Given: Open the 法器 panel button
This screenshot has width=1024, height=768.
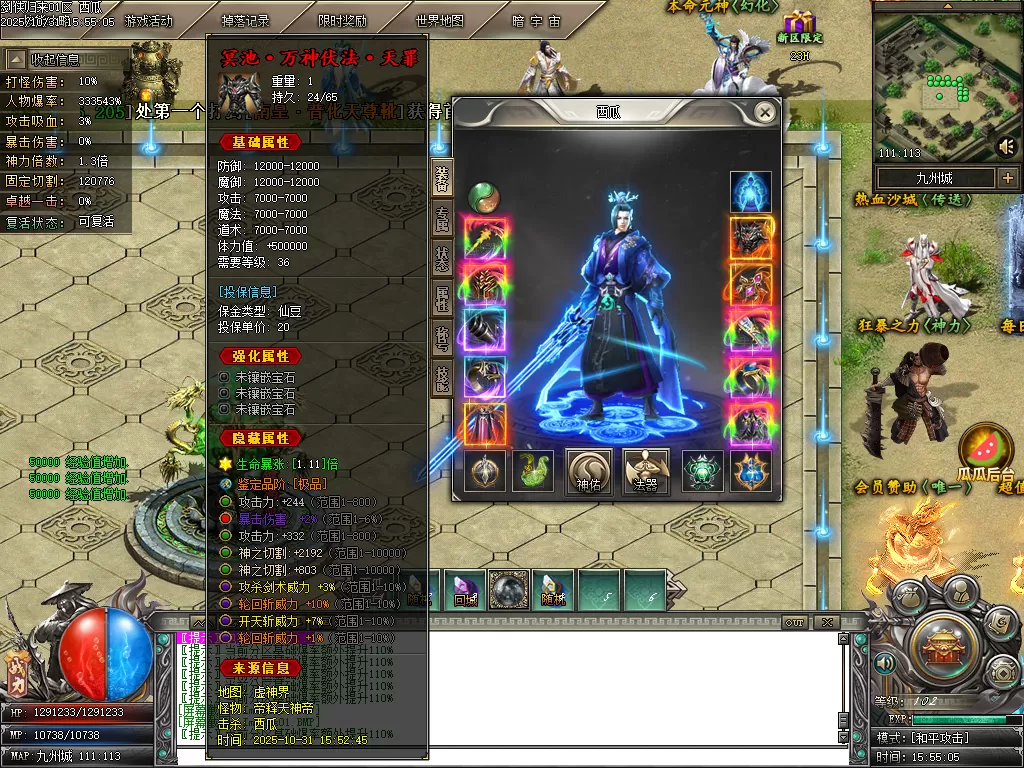Looking at the screenshot, I should 645,471.
